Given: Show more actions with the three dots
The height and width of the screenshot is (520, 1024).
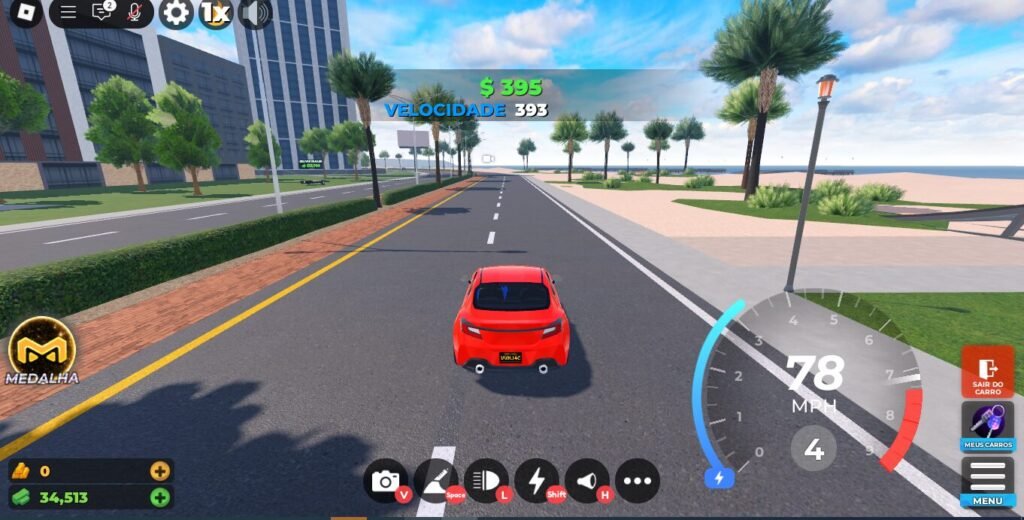Looking at the screenshot, I should pos(637,481).
